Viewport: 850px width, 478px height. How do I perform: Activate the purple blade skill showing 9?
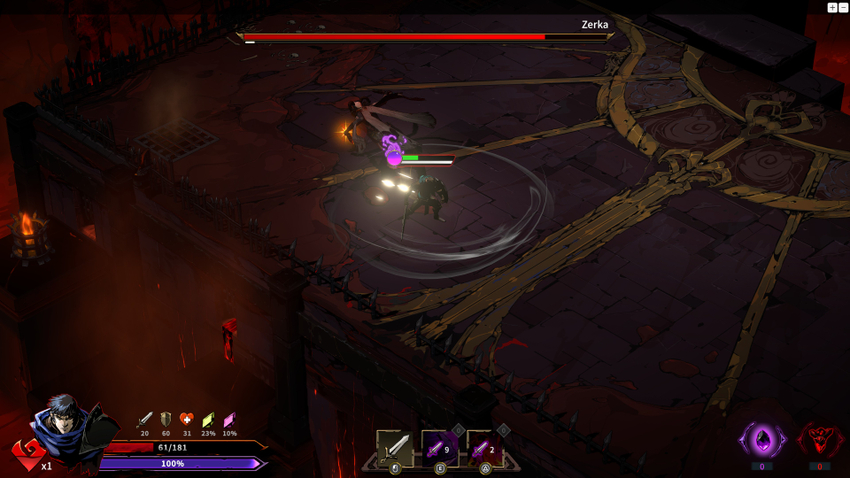point(439,448)
